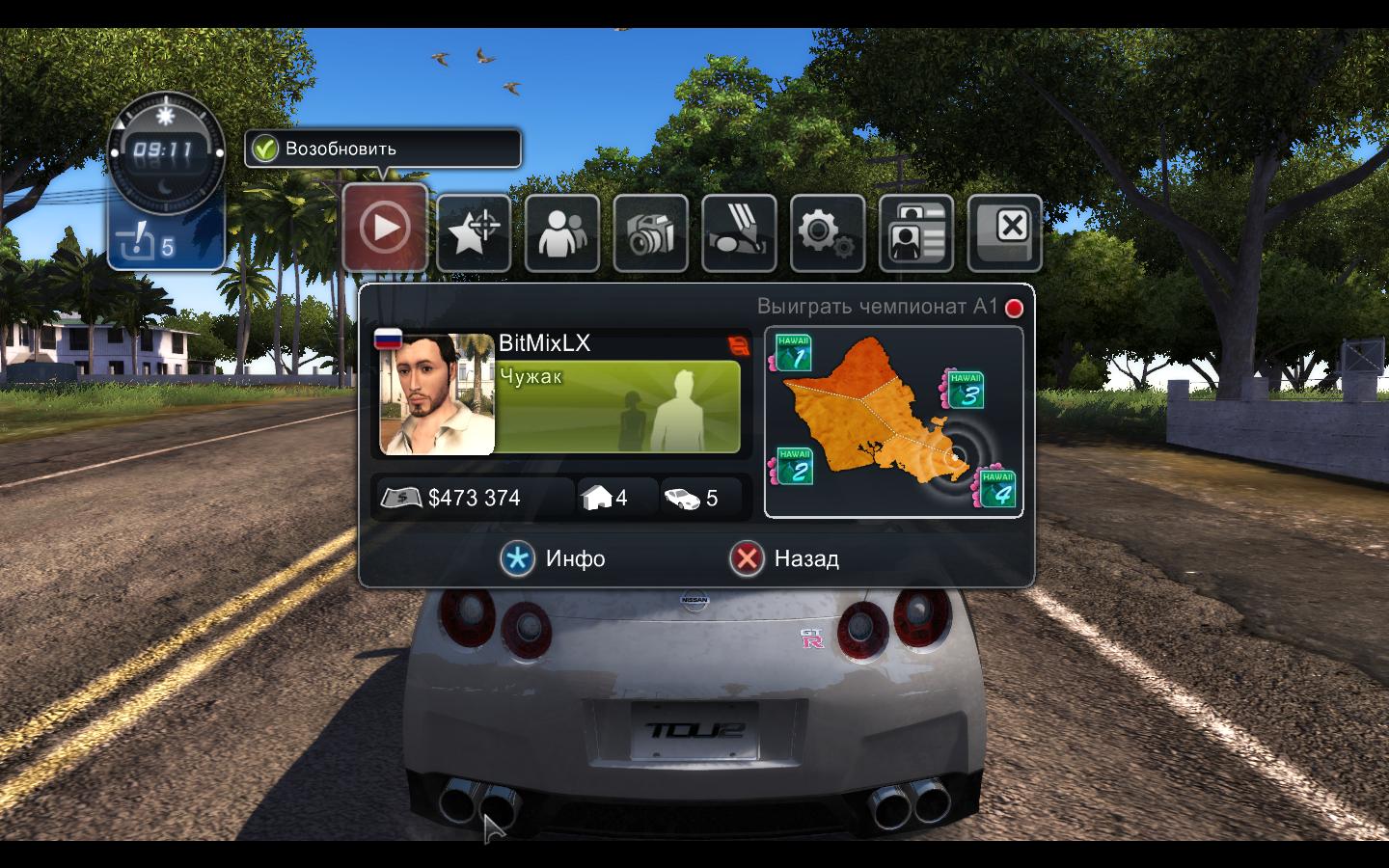Select the racing flag menu icon

739,232
